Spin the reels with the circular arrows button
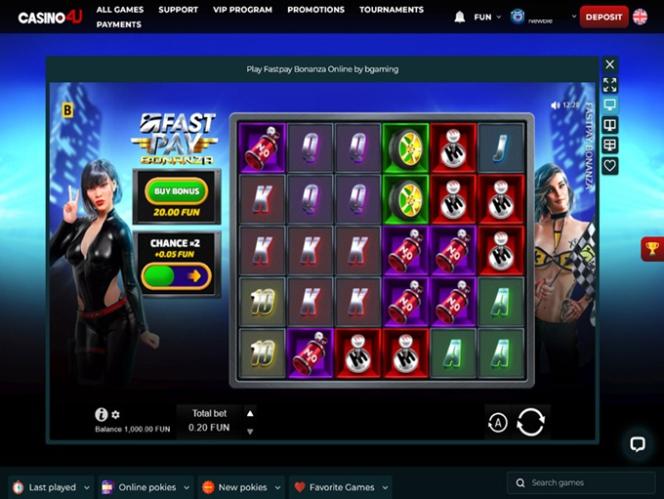The height and width of the screenshot is (499, 664). pyautogui.click(x=530, y=422)
